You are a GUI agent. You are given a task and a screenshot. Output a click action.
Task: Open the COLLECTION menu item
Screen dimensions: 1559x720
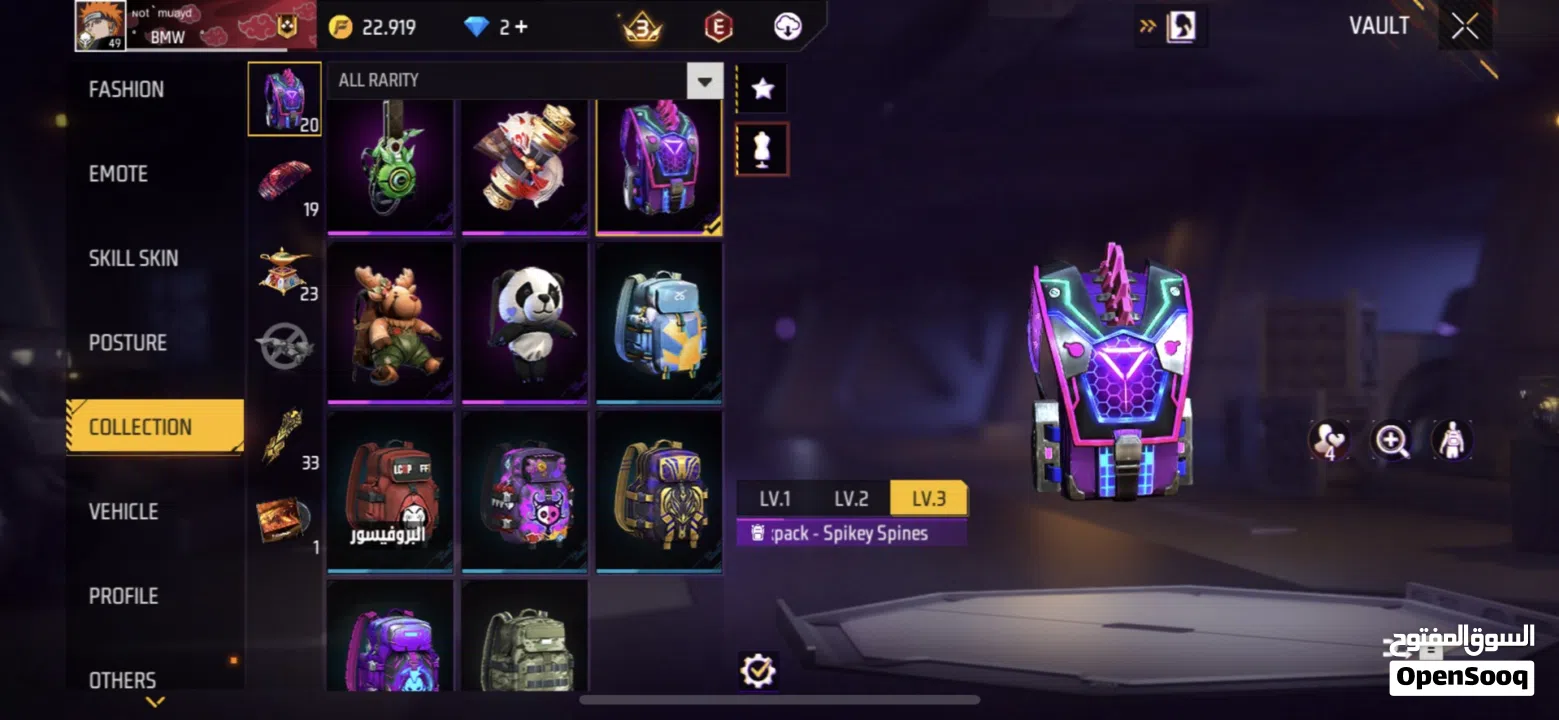coord(137,426)
